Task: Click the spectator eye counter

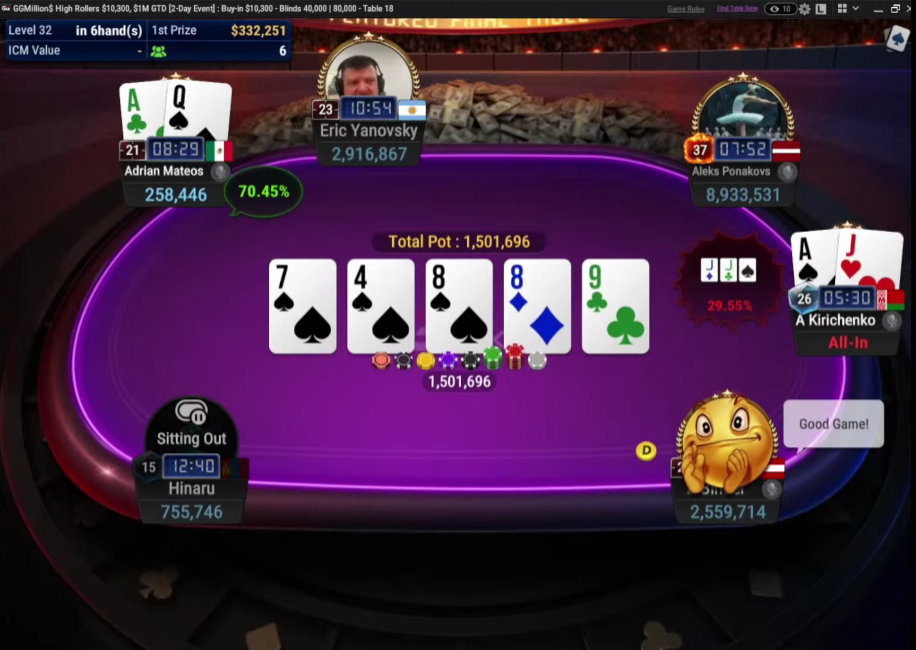Action: point(780,9)
